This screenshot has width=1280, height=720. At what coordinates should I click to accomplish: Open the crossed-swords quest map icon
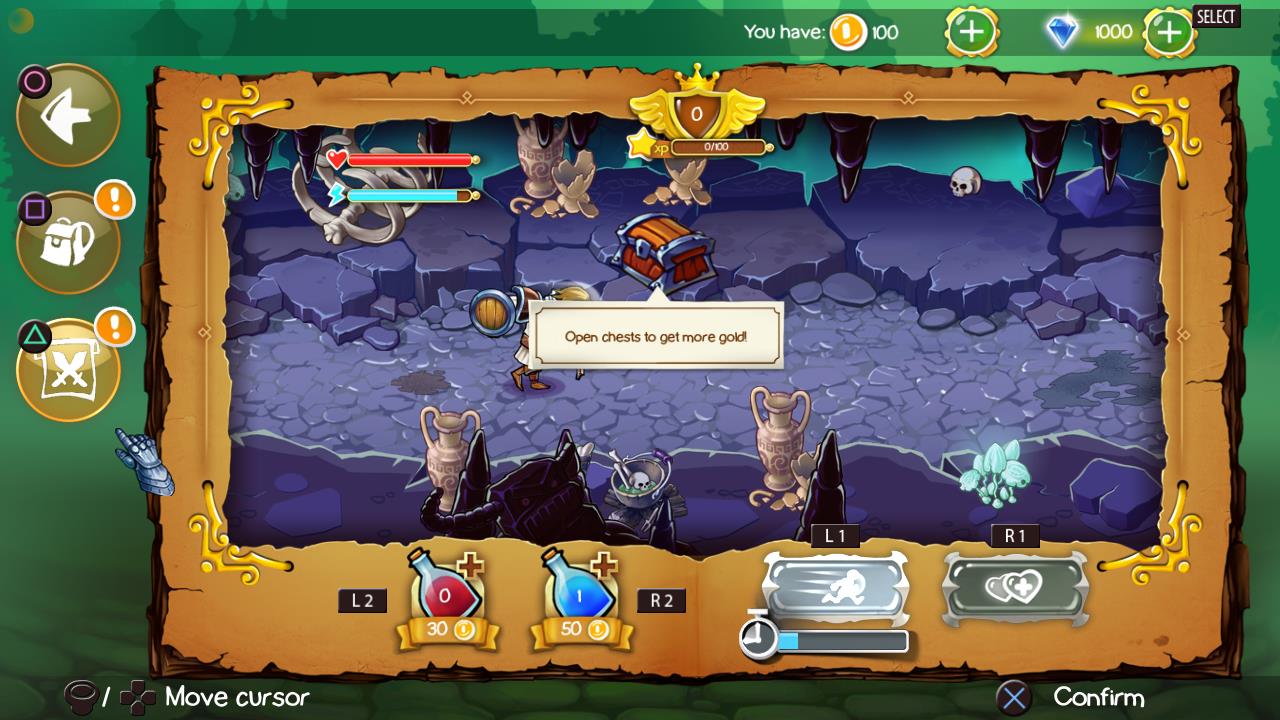pos(67,368)
